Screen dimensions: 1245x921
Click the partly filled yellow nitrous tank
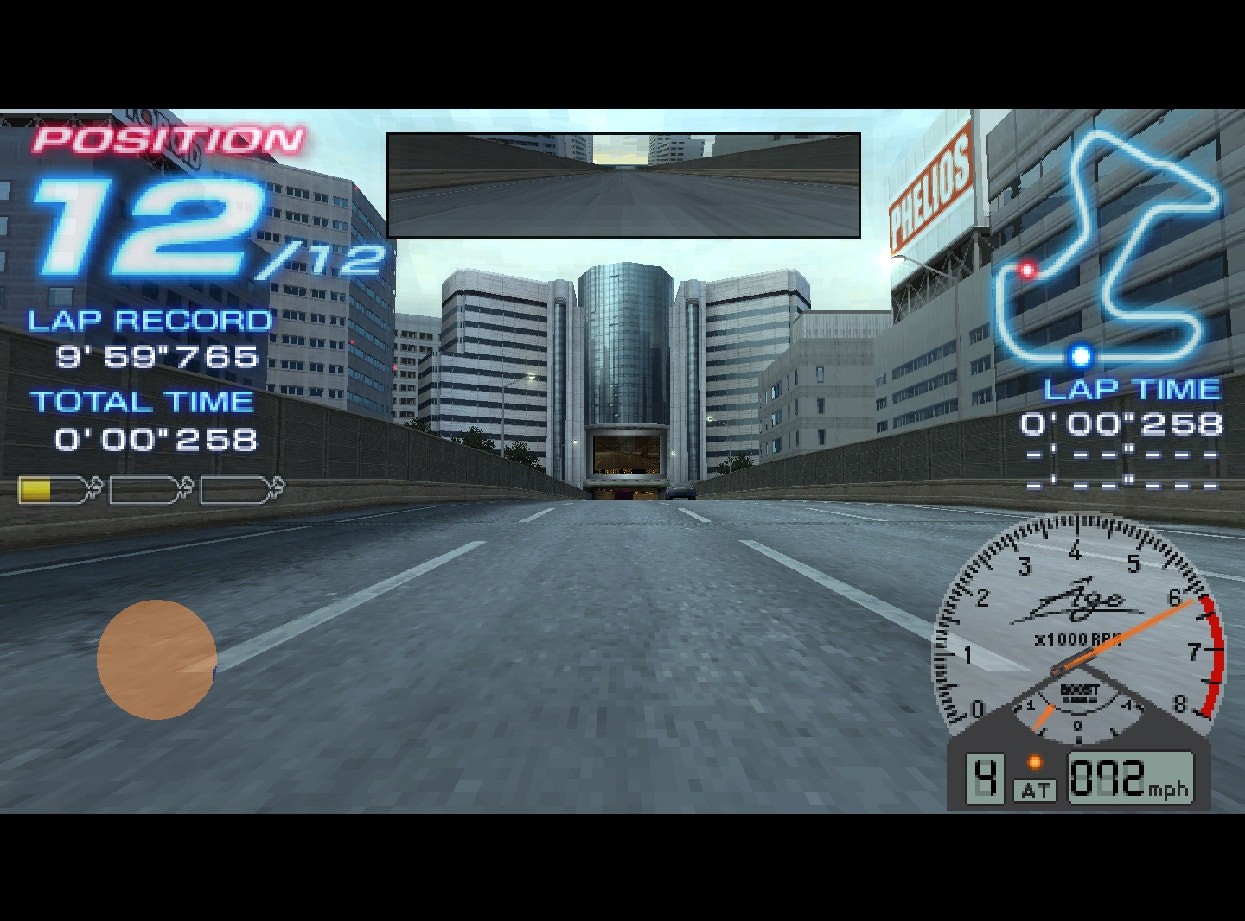point(59,490)
